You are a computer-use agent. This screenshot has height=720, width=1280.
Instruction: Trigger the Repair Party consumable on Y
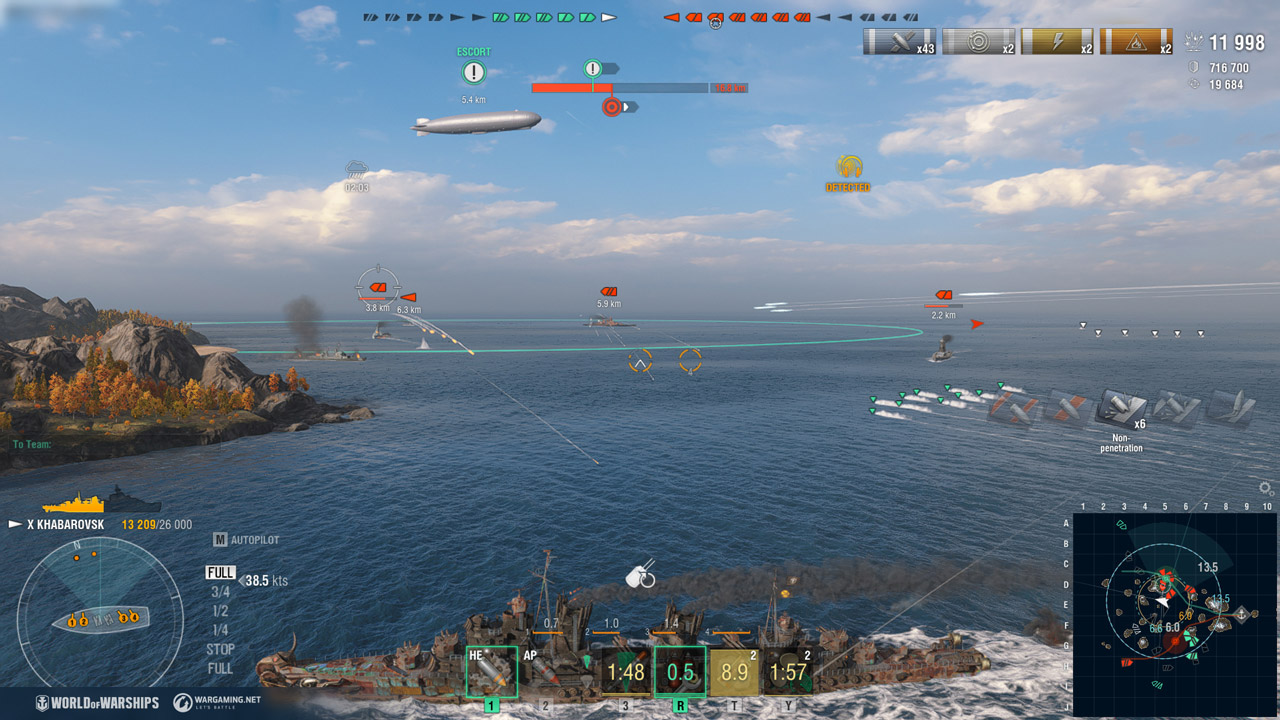[790, 668]
